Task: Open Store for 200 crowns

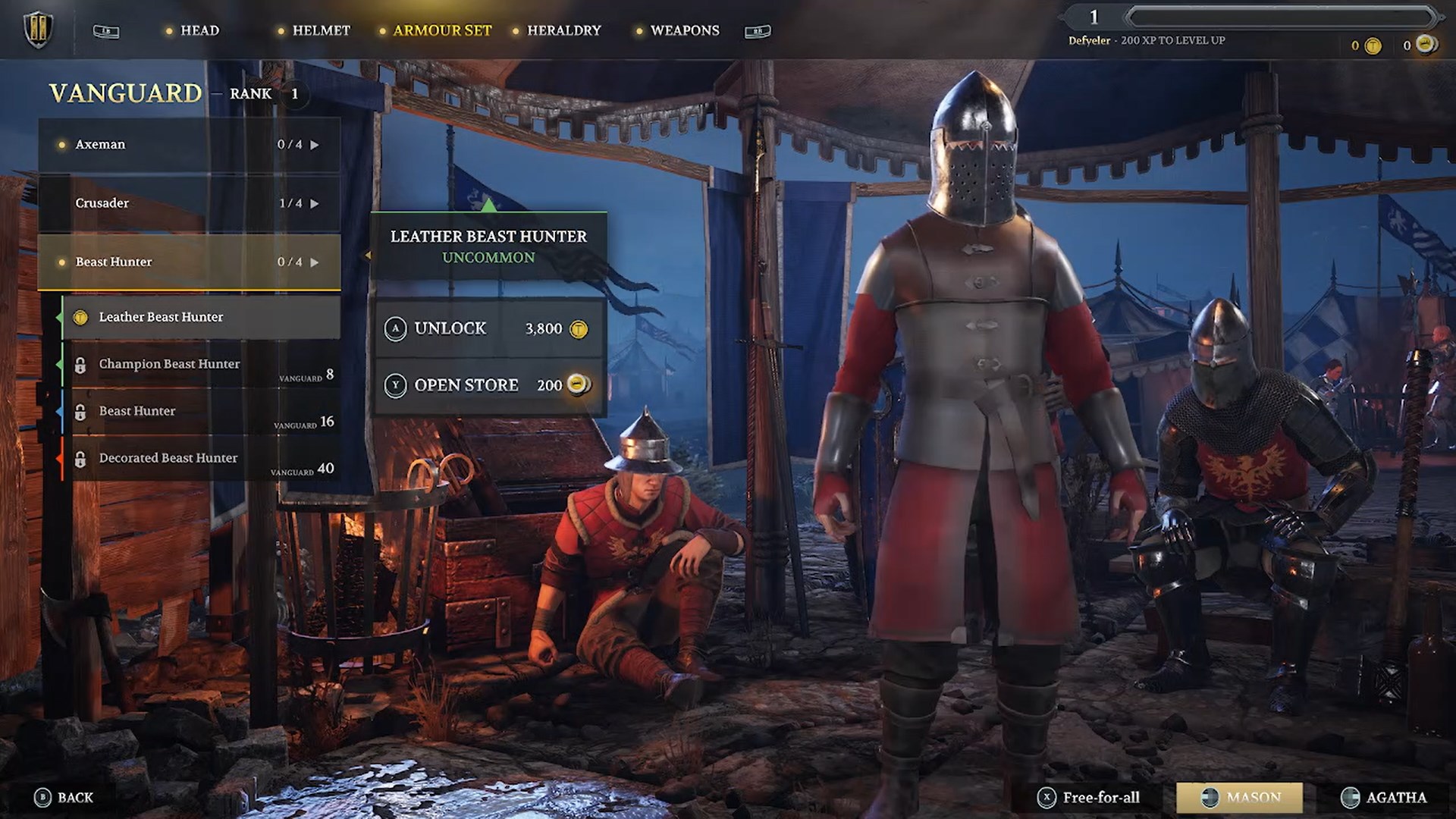Action: pos(488,385)
